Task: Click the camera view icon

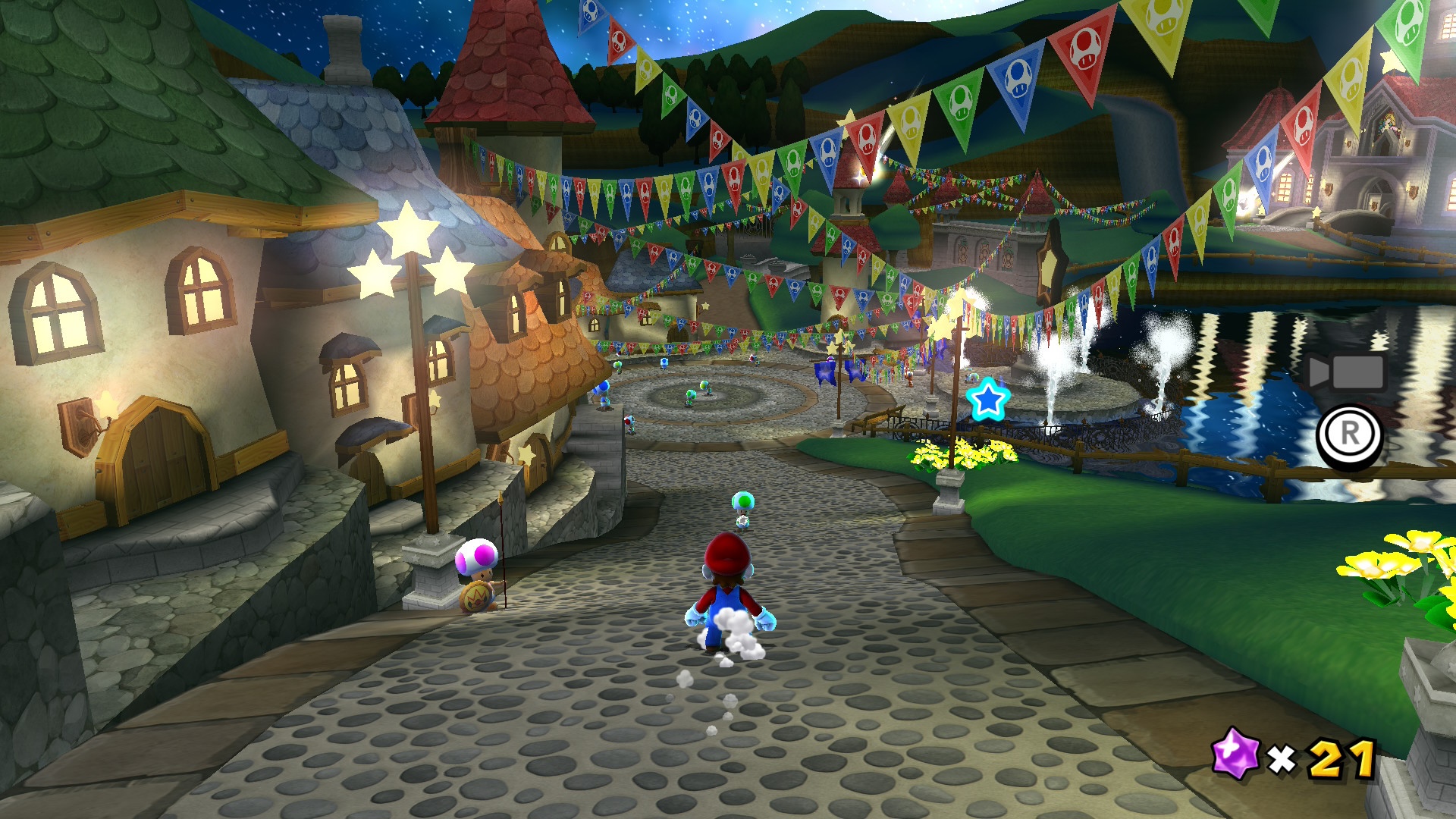Action: pos(1347,372)
